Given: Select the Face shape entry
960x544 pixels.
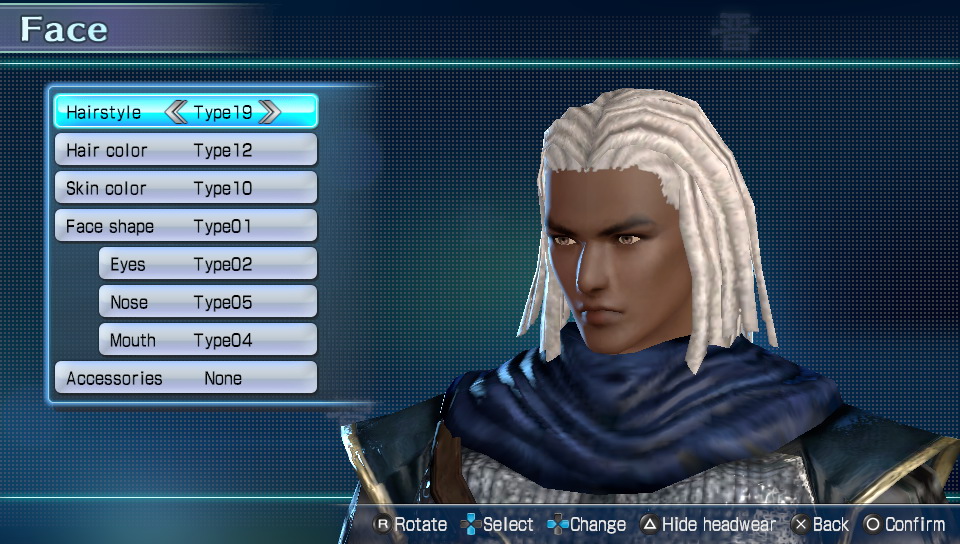Looking at the screenshot, I should point(185,226).
